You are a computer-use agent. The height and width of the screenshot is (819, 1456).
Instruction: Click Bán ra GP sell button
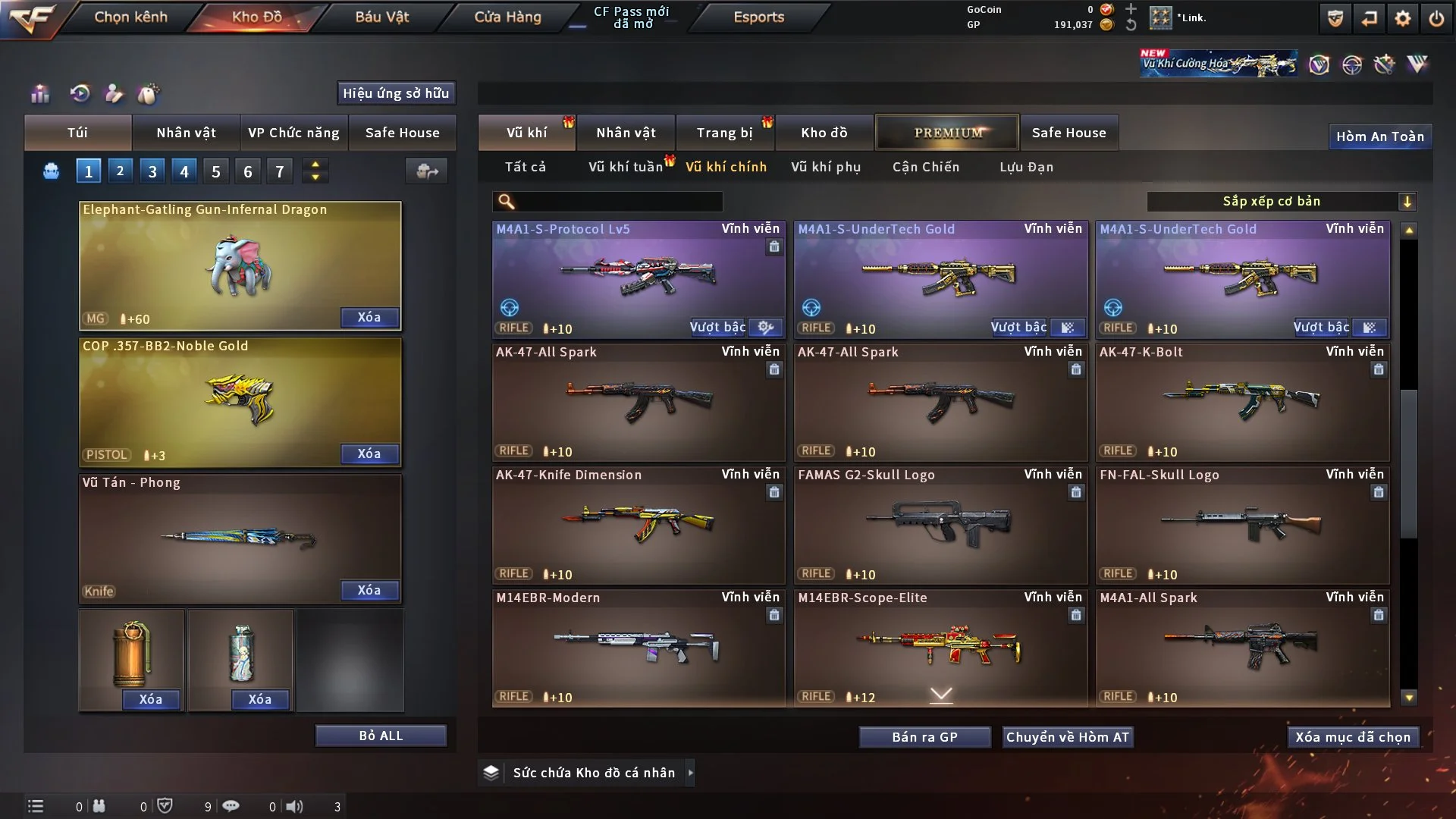tap(924, 737)
